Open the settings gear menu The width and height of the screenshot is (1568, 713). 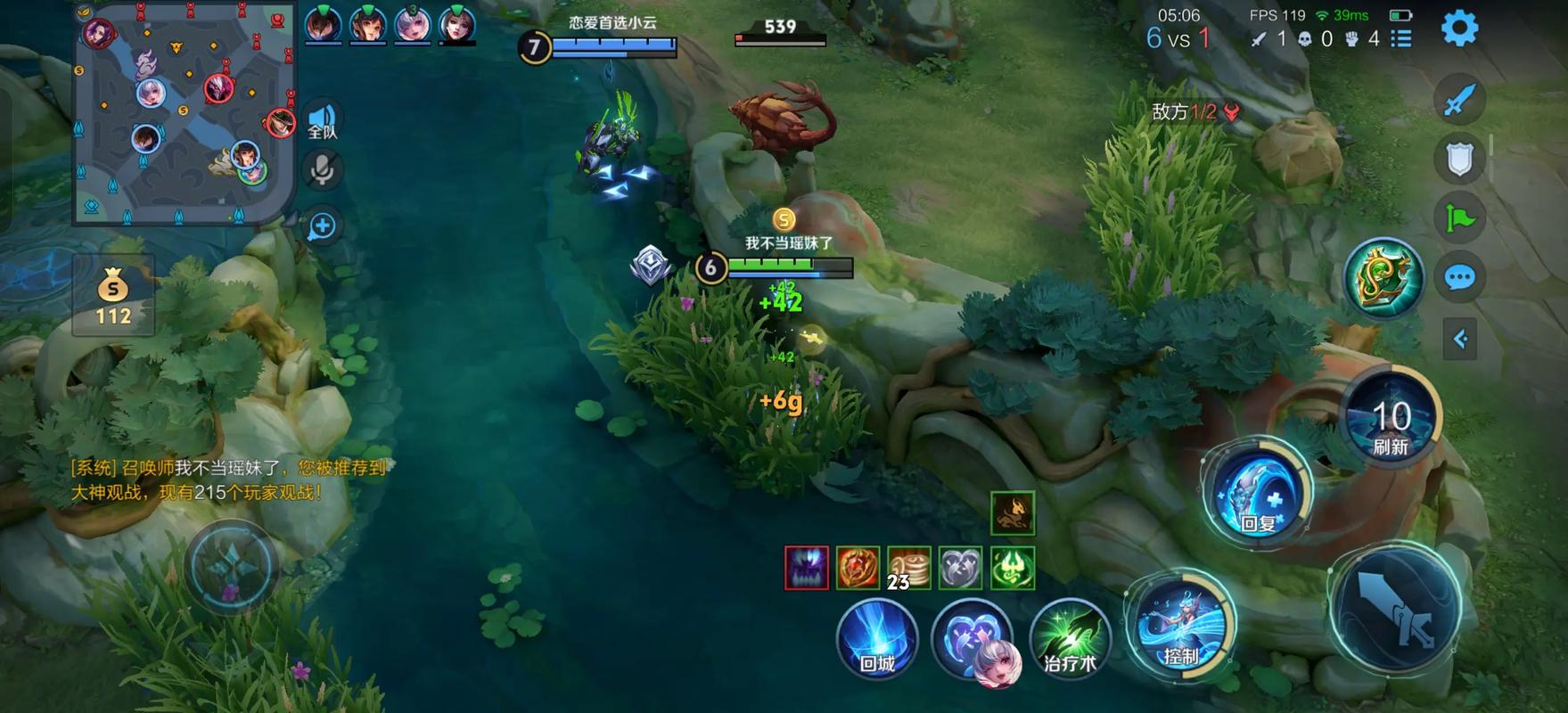tap(1459, 29)
